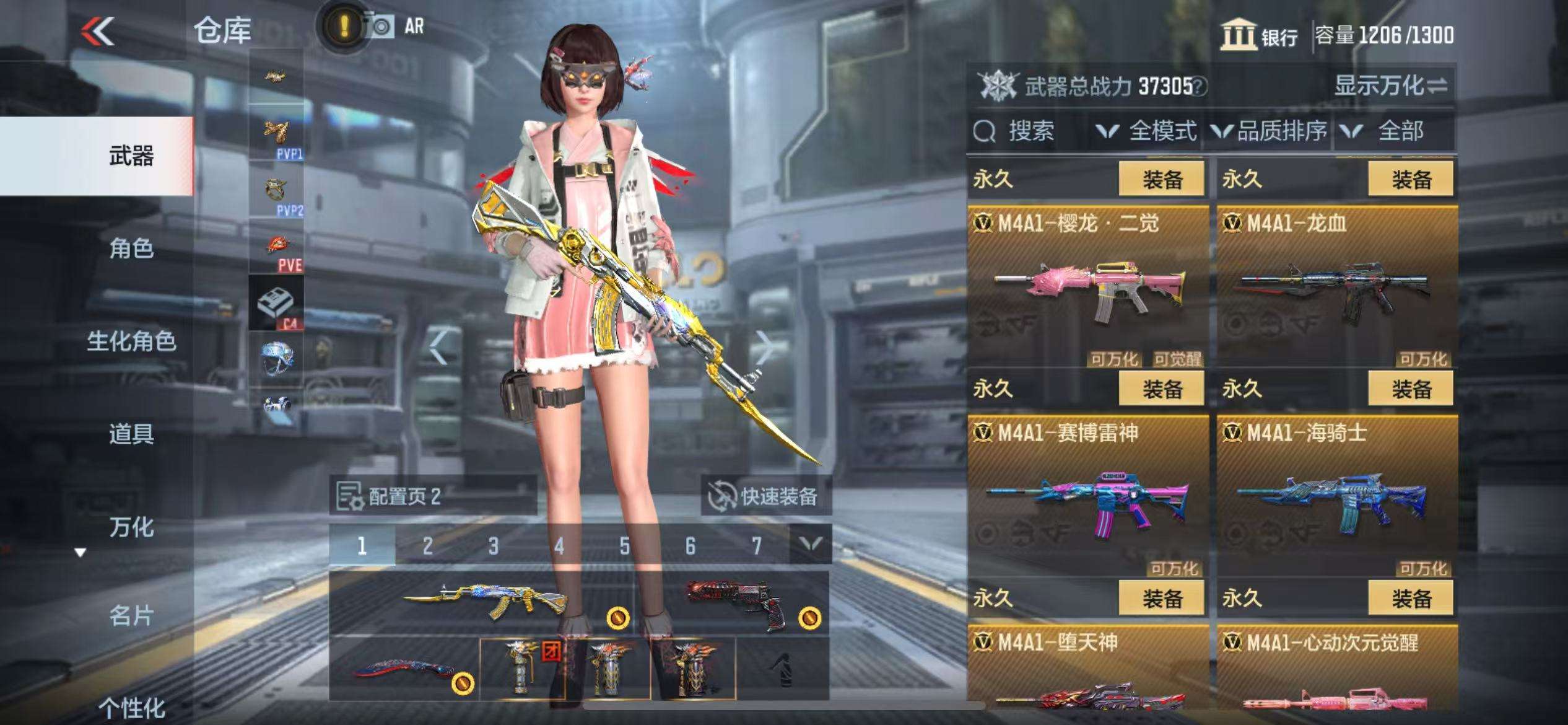This screenshot has width=1568, height=725.
Task: Equip the M4A1-龙血 rifle
Action: (x=1411, y=180)
